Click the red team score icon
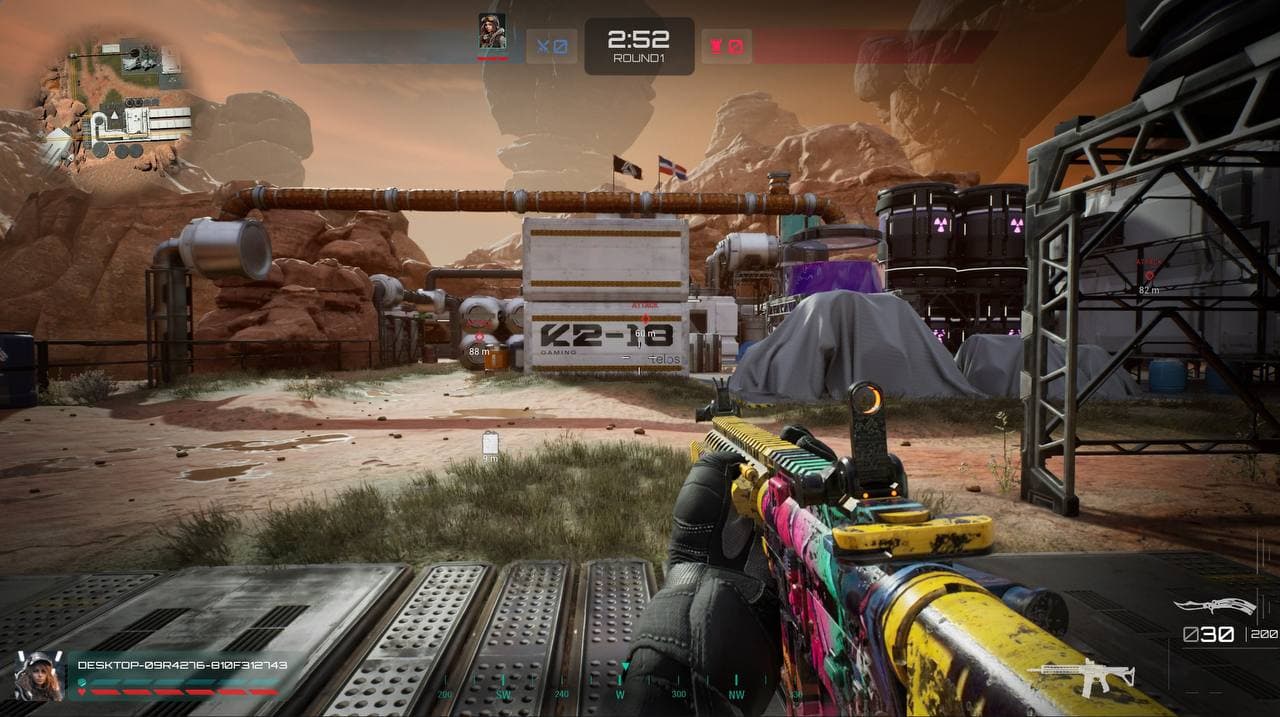 726,46
